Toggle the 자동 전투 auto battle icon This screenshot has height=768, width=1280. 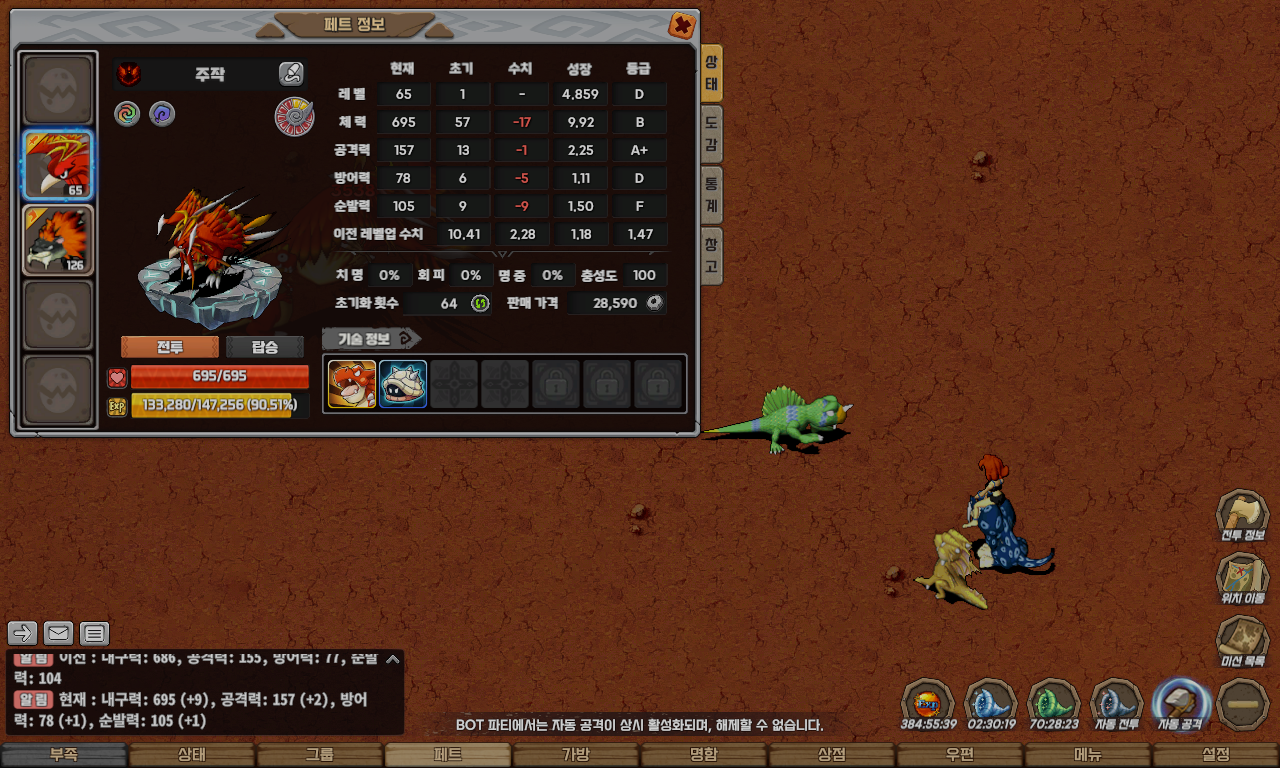coord(1117,704)
